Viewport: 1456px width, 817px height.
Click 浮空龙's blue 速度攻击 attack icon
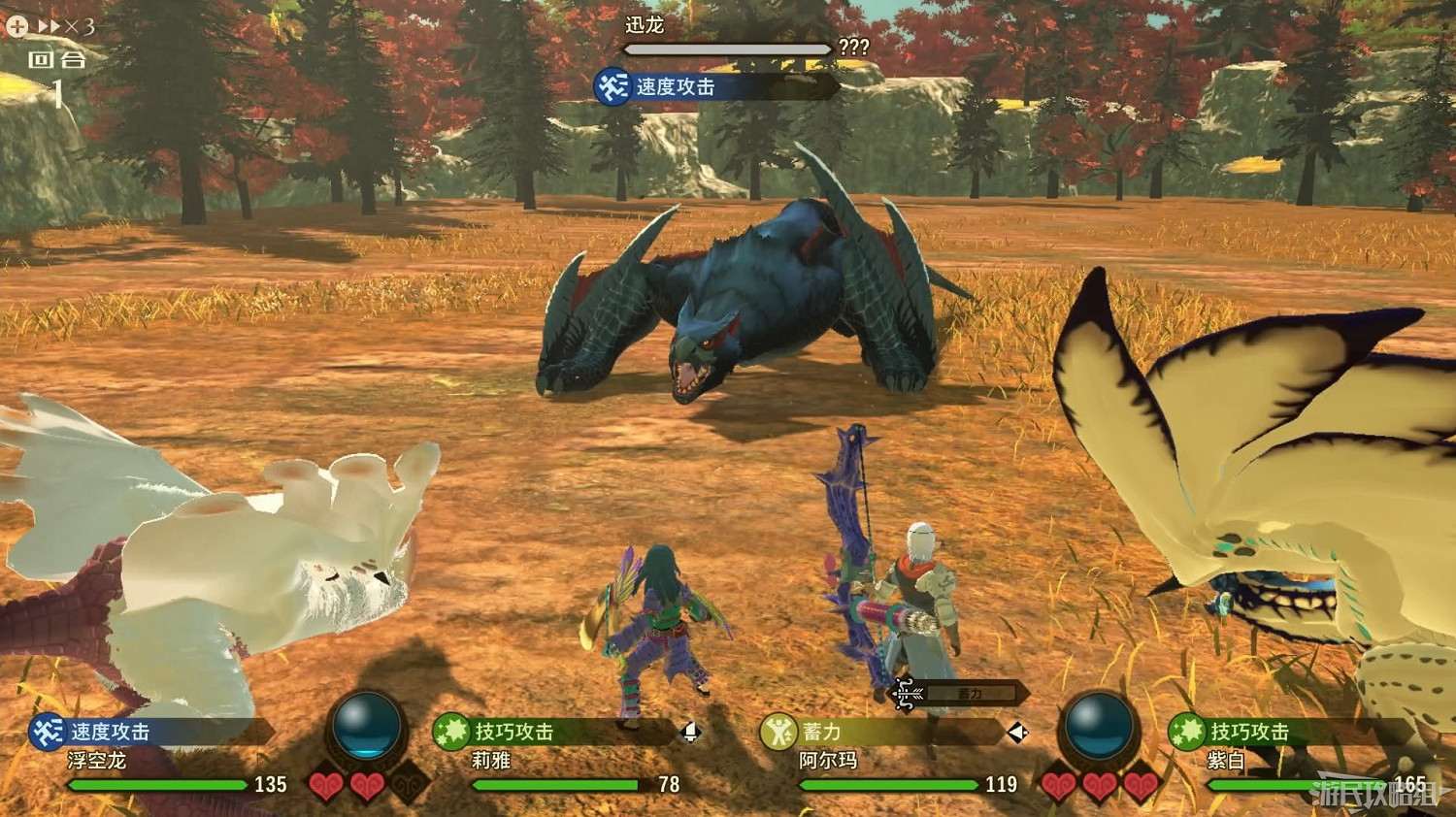pyautogui.click(x=48, y=731)
